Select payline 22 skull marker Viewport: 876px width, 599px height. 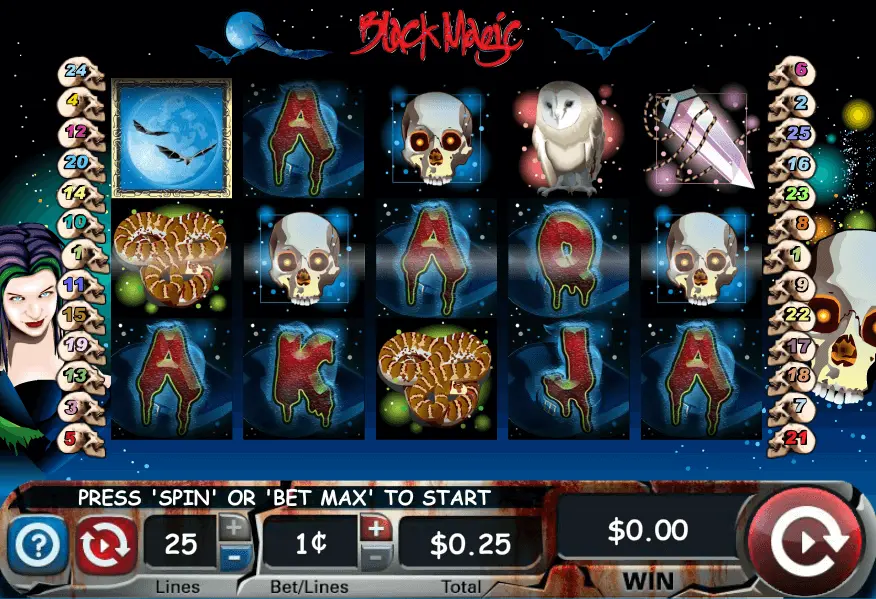tap(797, 315)
